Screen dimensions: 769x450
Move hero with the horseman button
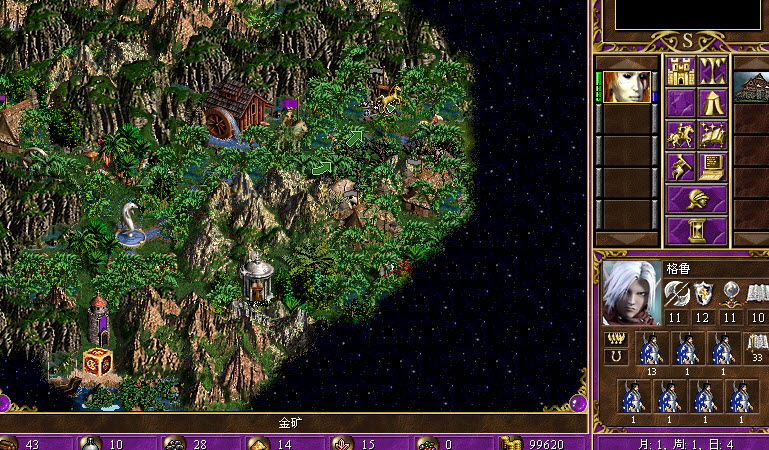coord(681,135)
